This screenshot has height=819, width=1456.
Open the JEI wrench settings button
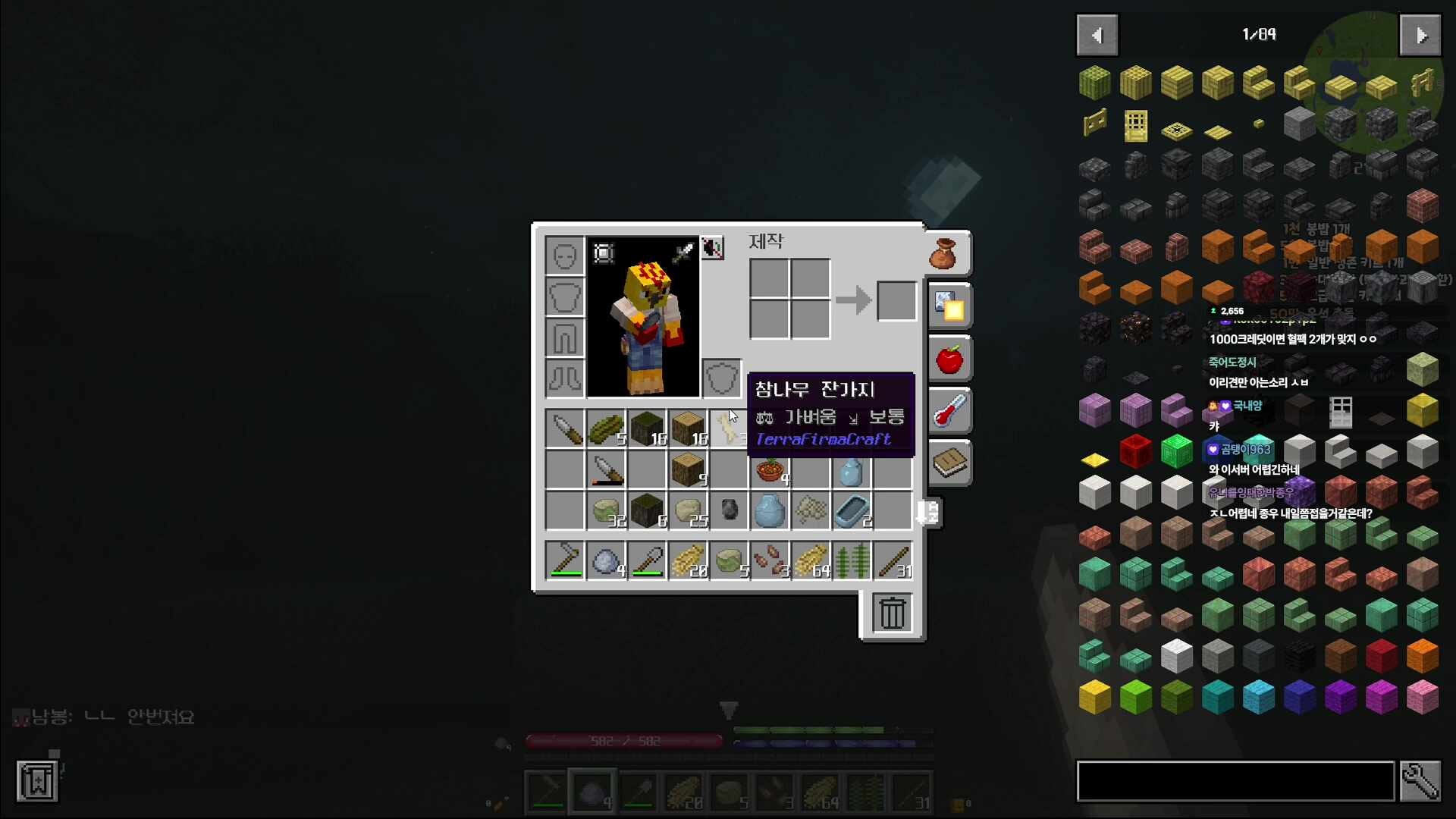pyautogui.click(x=1420, y=781)
